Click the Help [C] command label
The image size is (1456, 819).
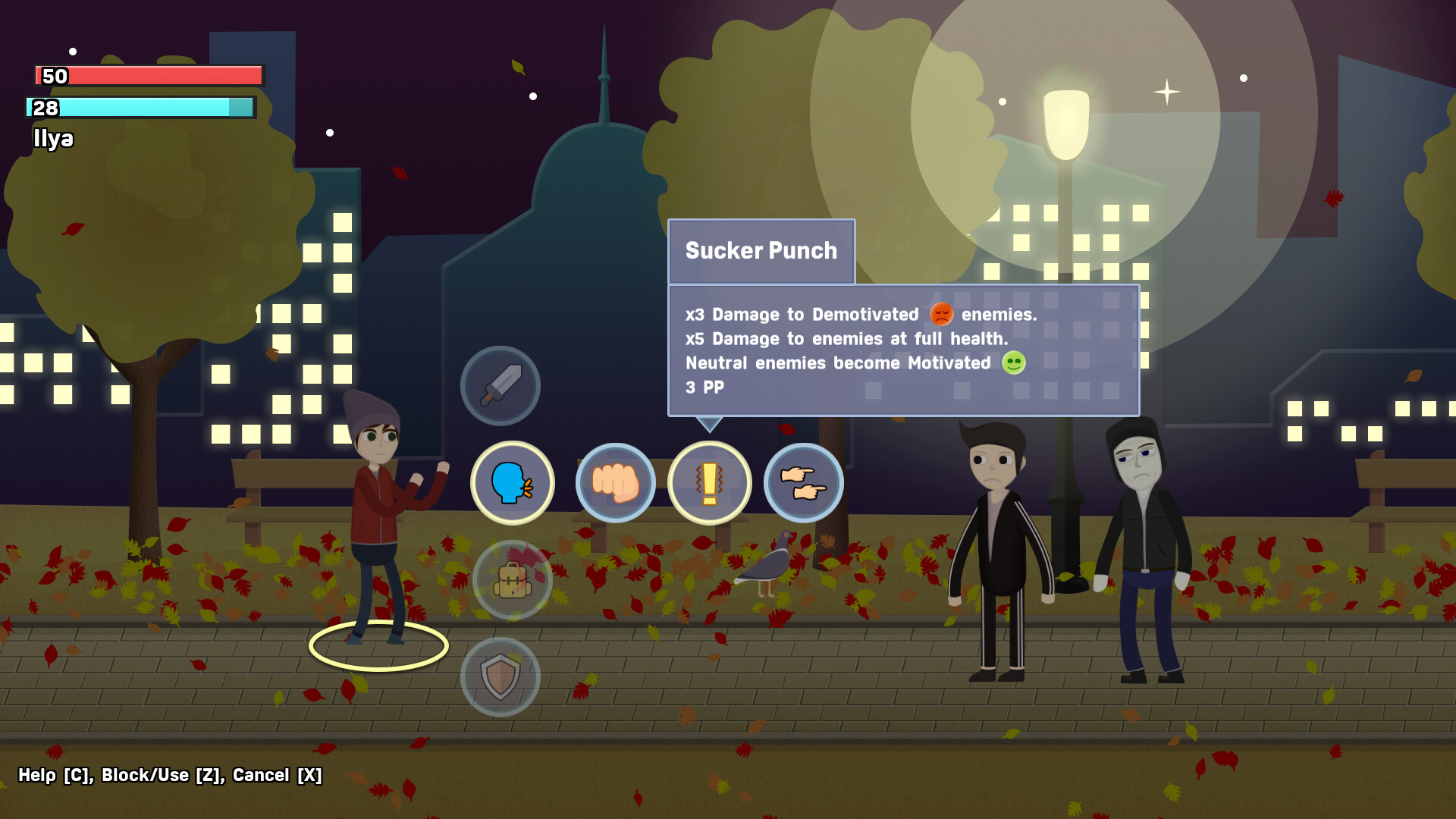53,776
